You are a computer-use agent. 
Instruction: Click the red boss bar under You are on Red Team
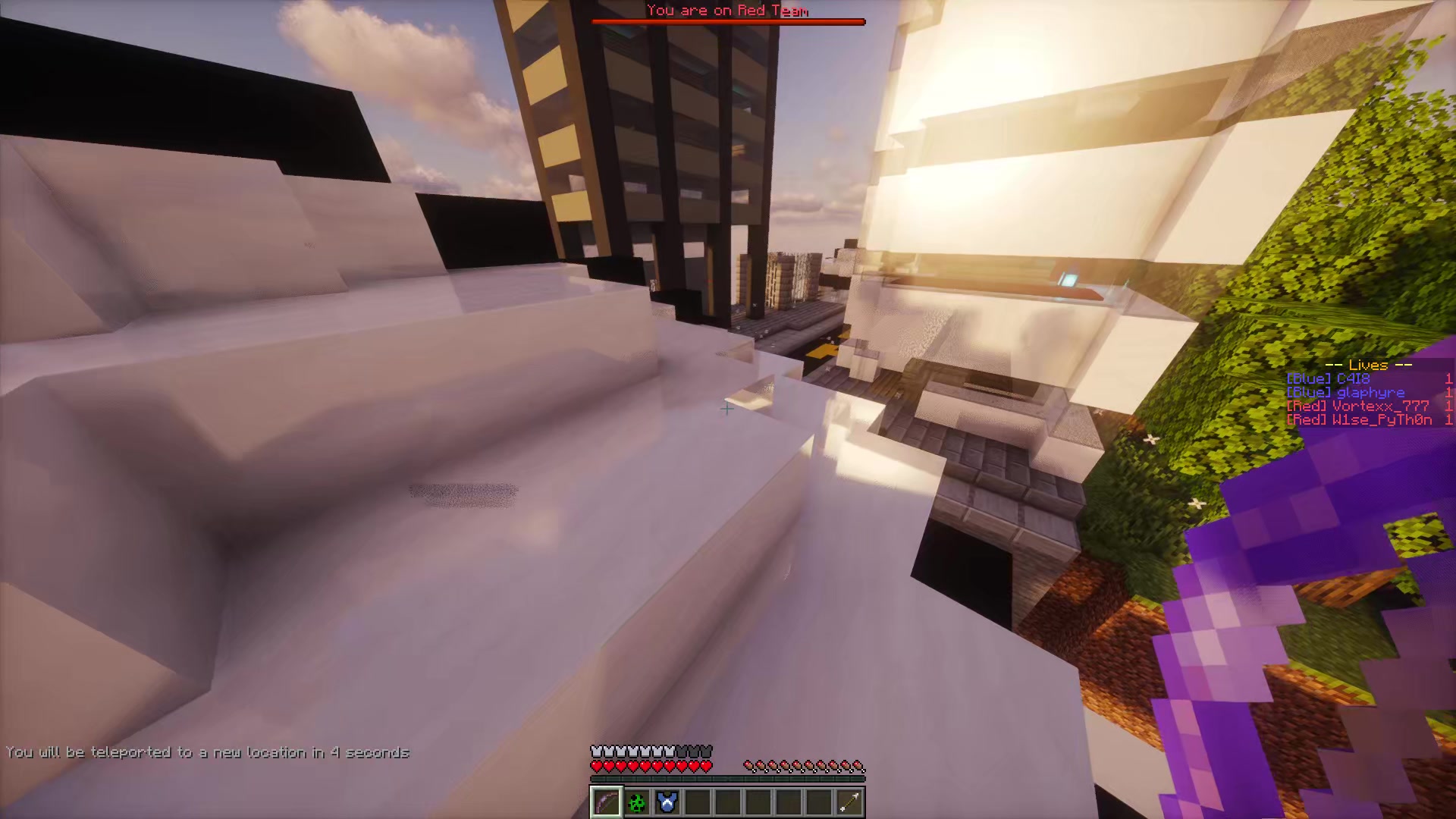[x=728, y=21]
